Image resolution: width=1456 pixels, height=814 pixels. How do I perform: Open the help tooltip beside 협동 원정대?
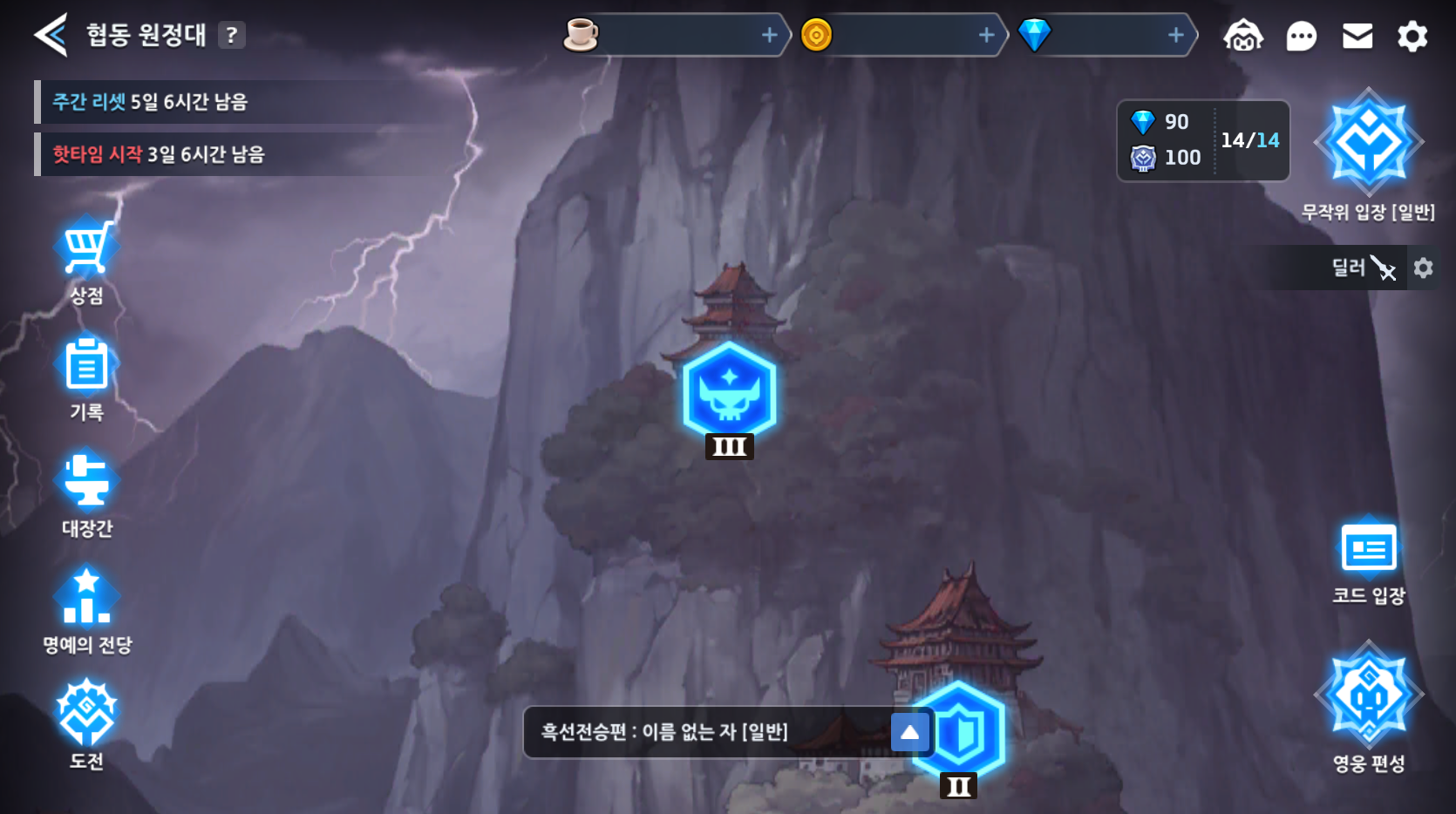(229, 36)
